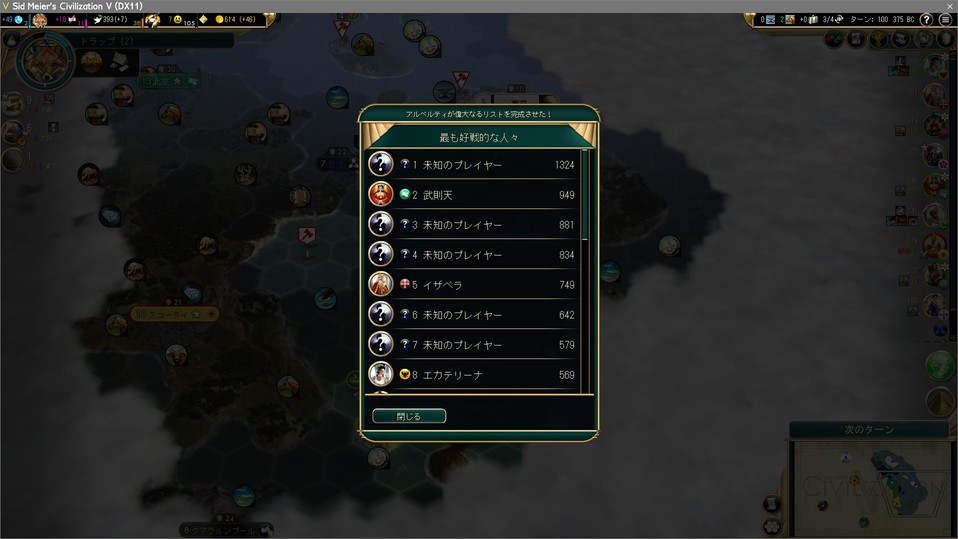The width and height of the screenshot is (958, 539).
Task: Open the Civilopedia help question mark
Action: click(x=926, y=19)
